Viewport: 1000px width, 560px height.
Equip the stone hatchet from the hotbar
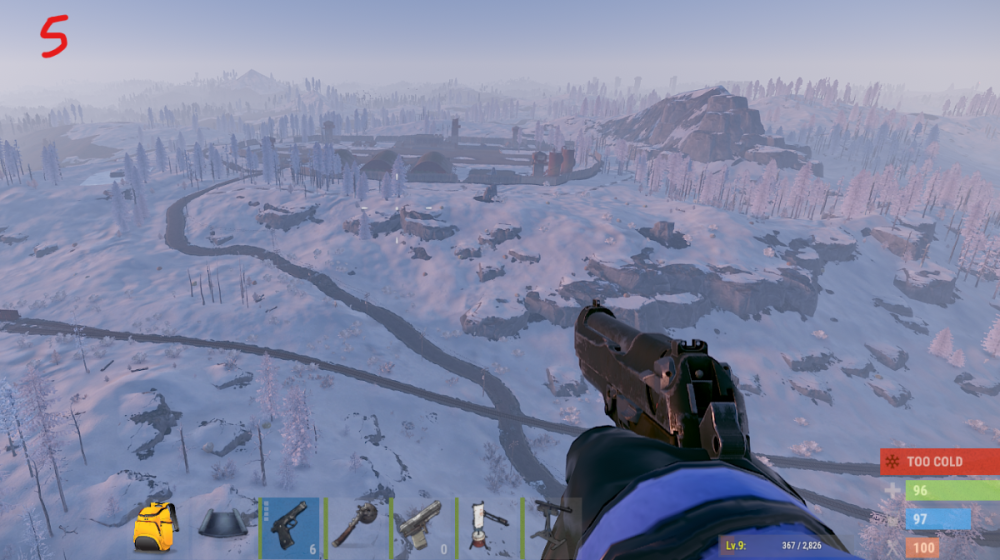click(x=356, y=526)
